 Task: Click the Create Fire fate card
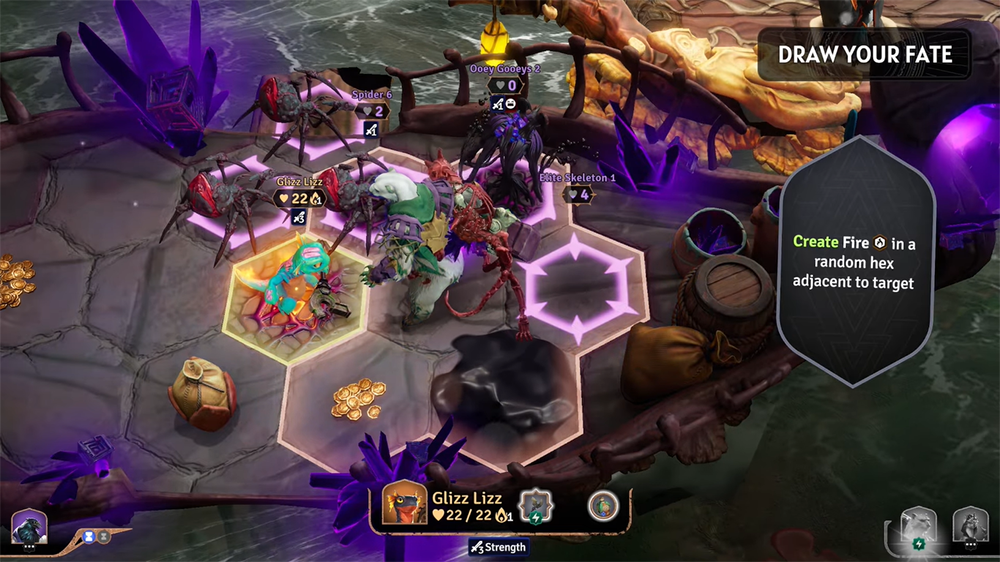pyautogui.click(x=856, y=260)
